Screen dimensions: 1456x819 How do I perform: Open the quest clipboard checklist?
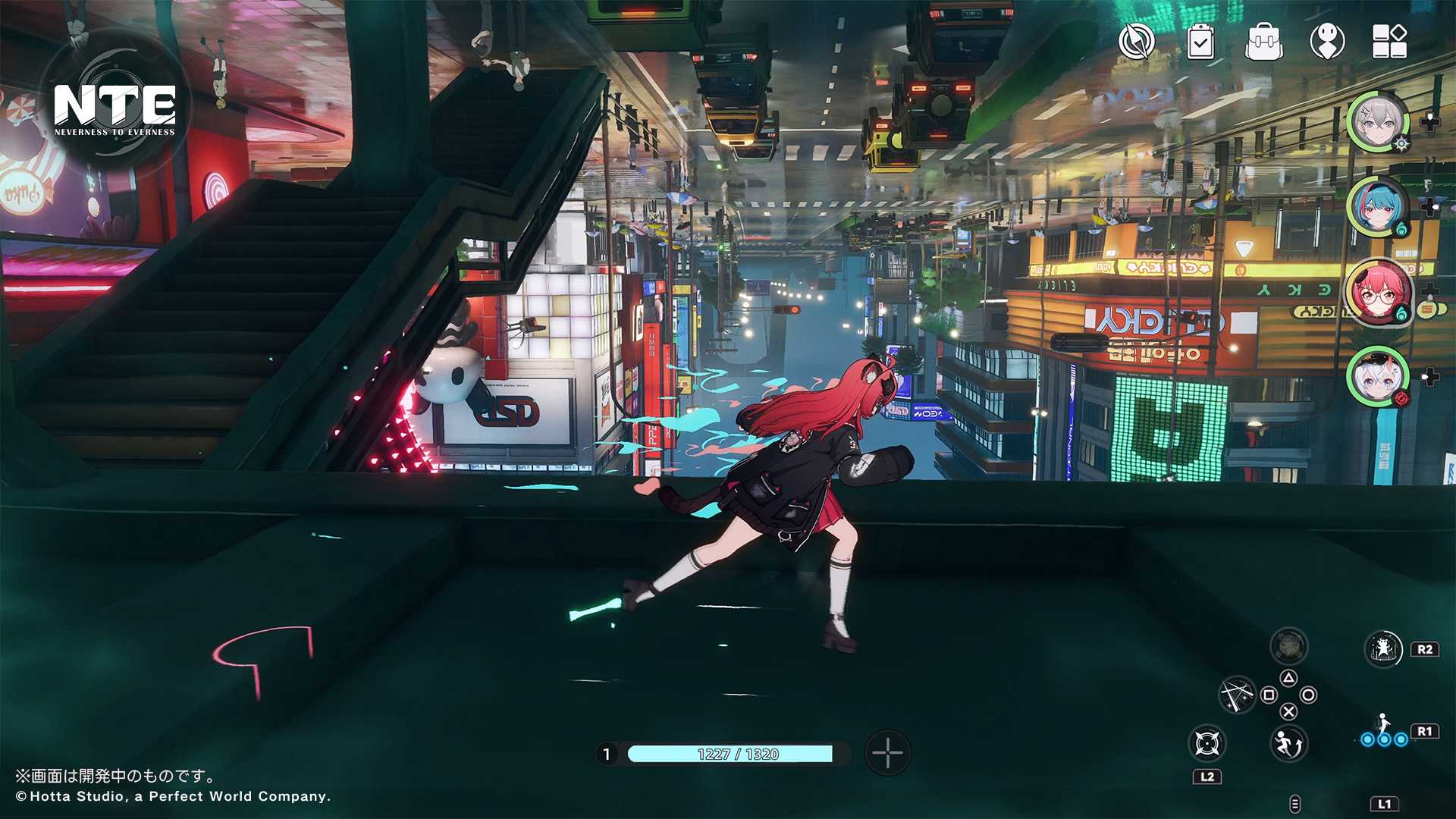(1200, 41)
